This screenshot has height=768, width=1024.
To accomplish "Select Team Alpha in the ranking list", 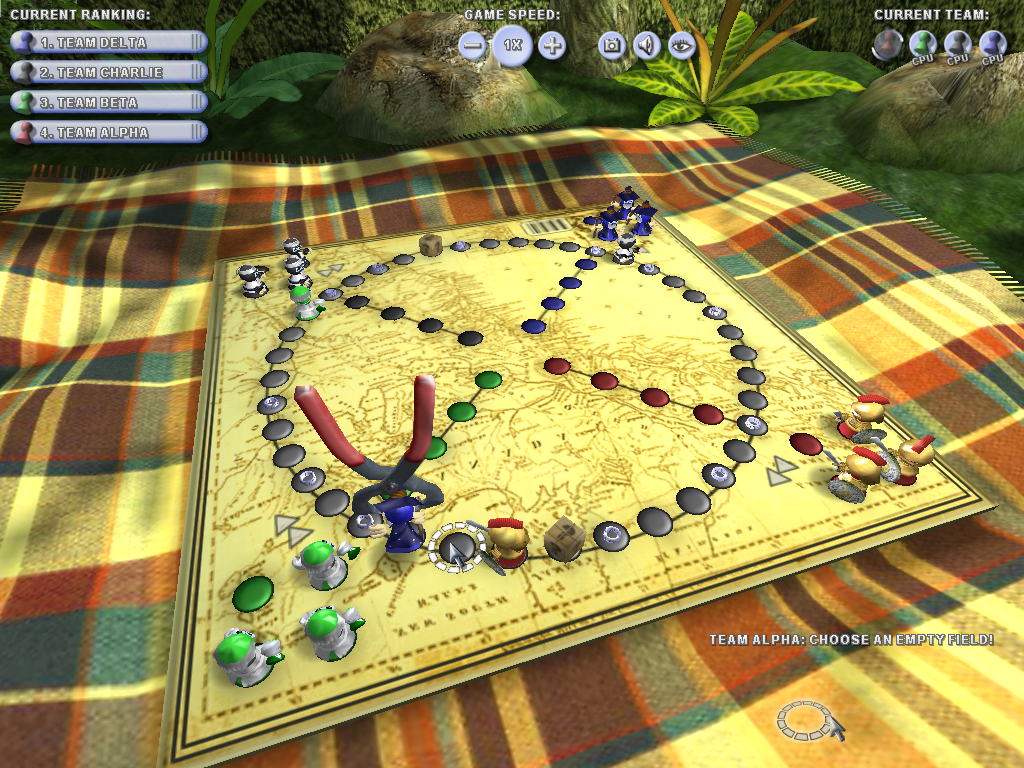I will pyautogui.click(x=108, y=132).
